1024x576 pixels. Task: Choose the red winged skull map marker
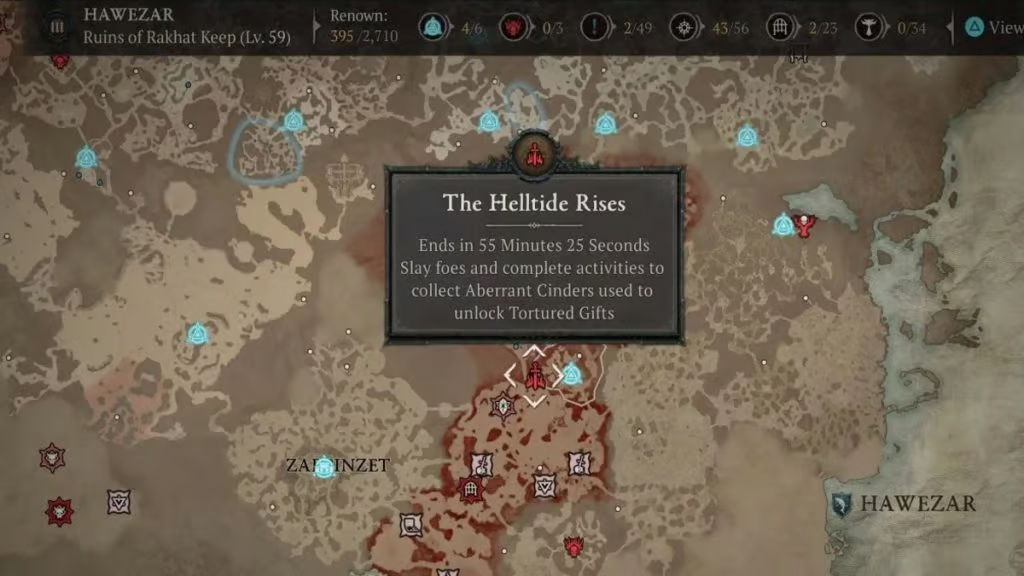pyautogui.click(x=802, y=224)
